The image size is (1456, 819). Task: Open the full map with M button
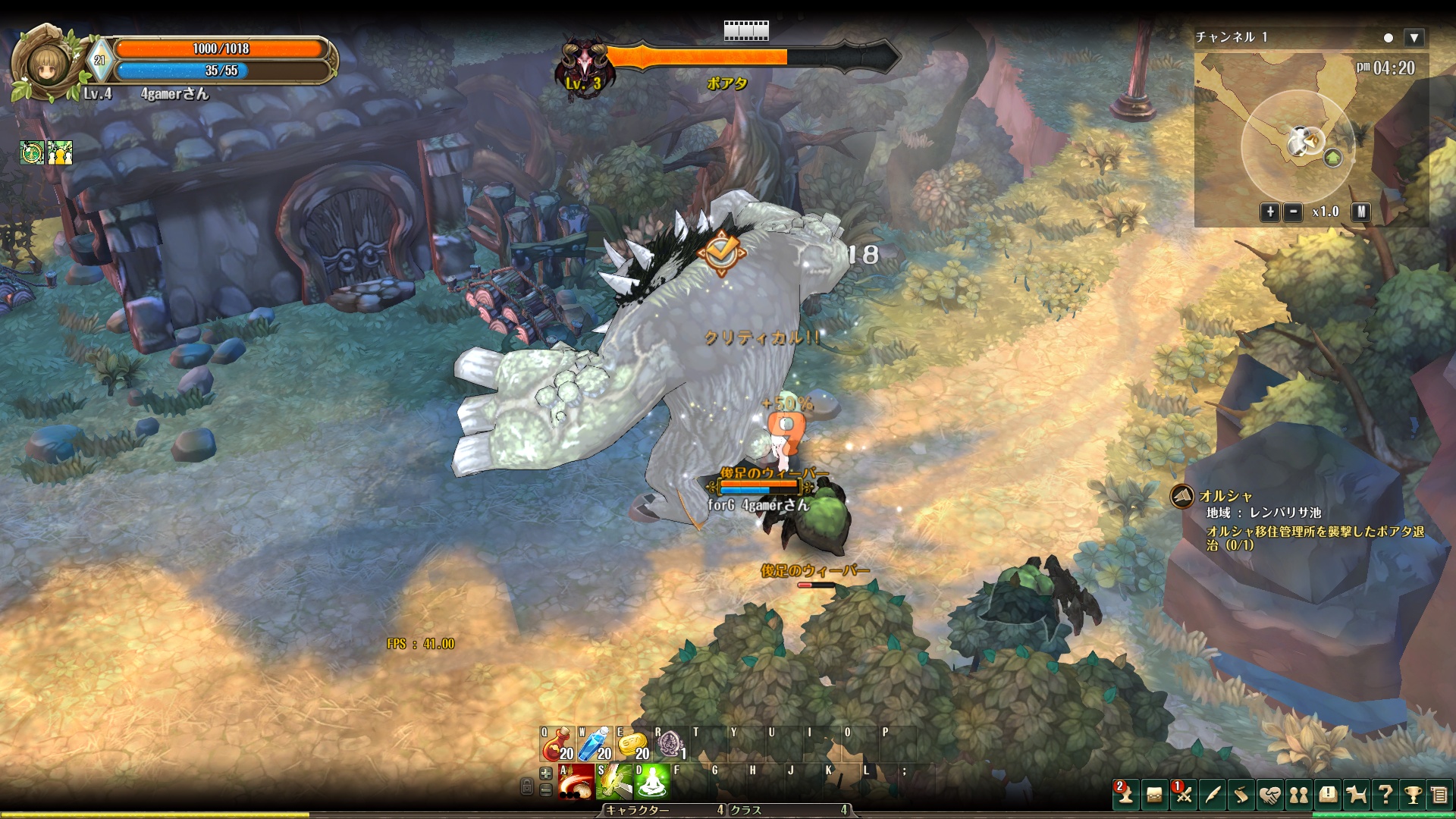click(x=1361, y=212)
